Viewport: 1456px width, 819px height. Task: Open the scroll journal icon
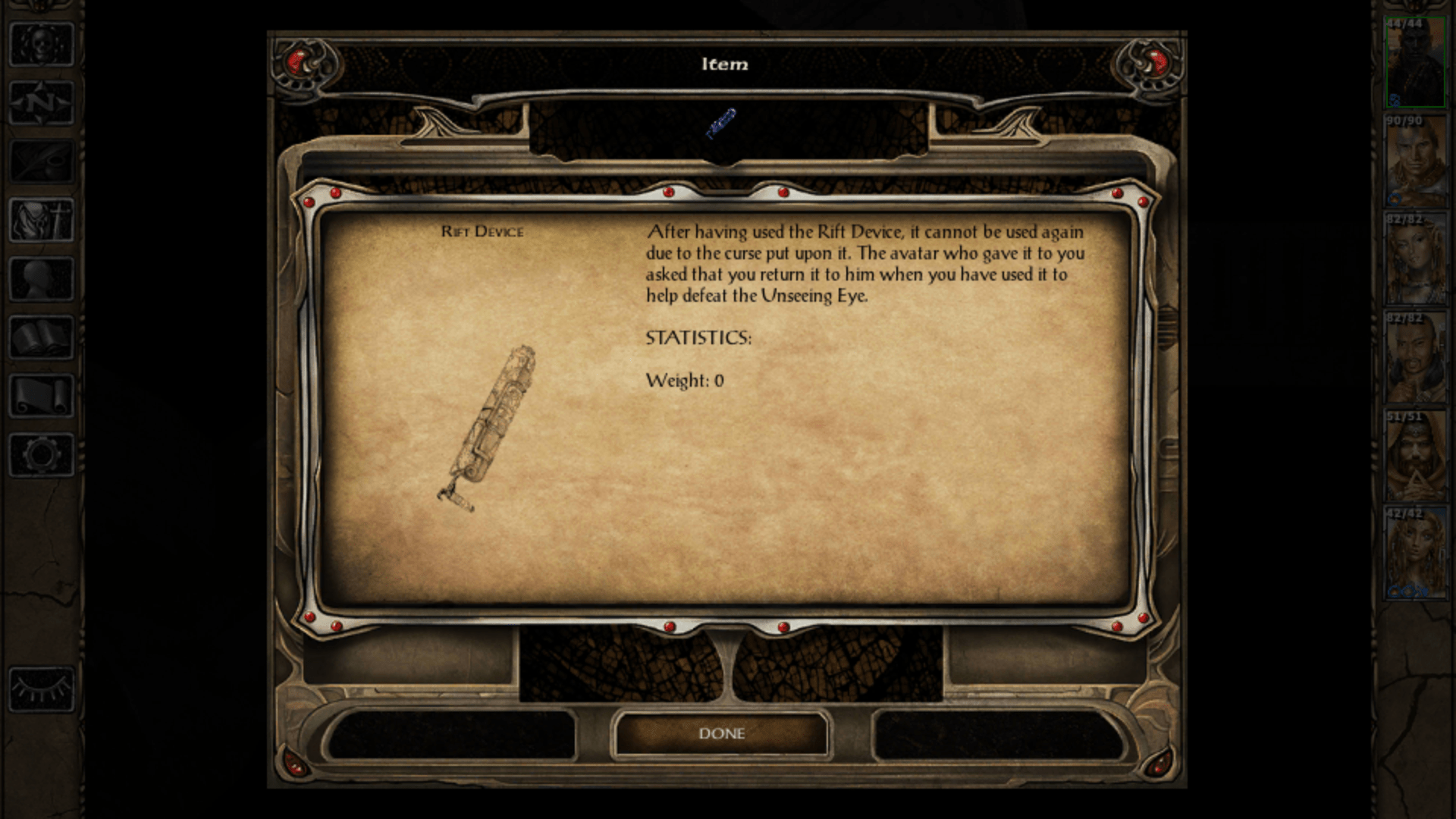click(40, 394)
